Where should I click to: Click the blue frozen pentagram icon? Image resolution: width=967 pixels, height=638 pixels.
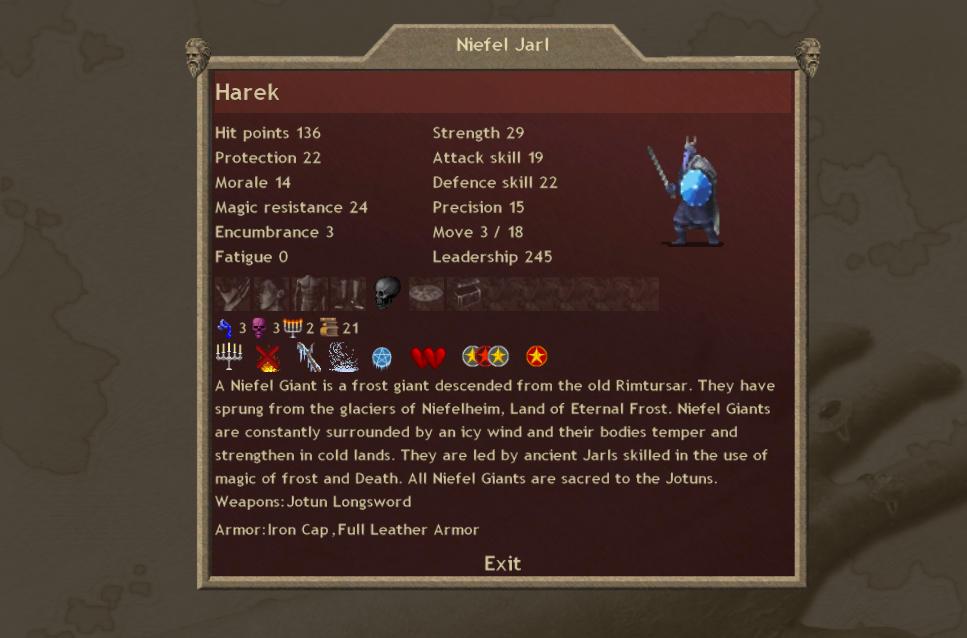click(x=382, y=358)
